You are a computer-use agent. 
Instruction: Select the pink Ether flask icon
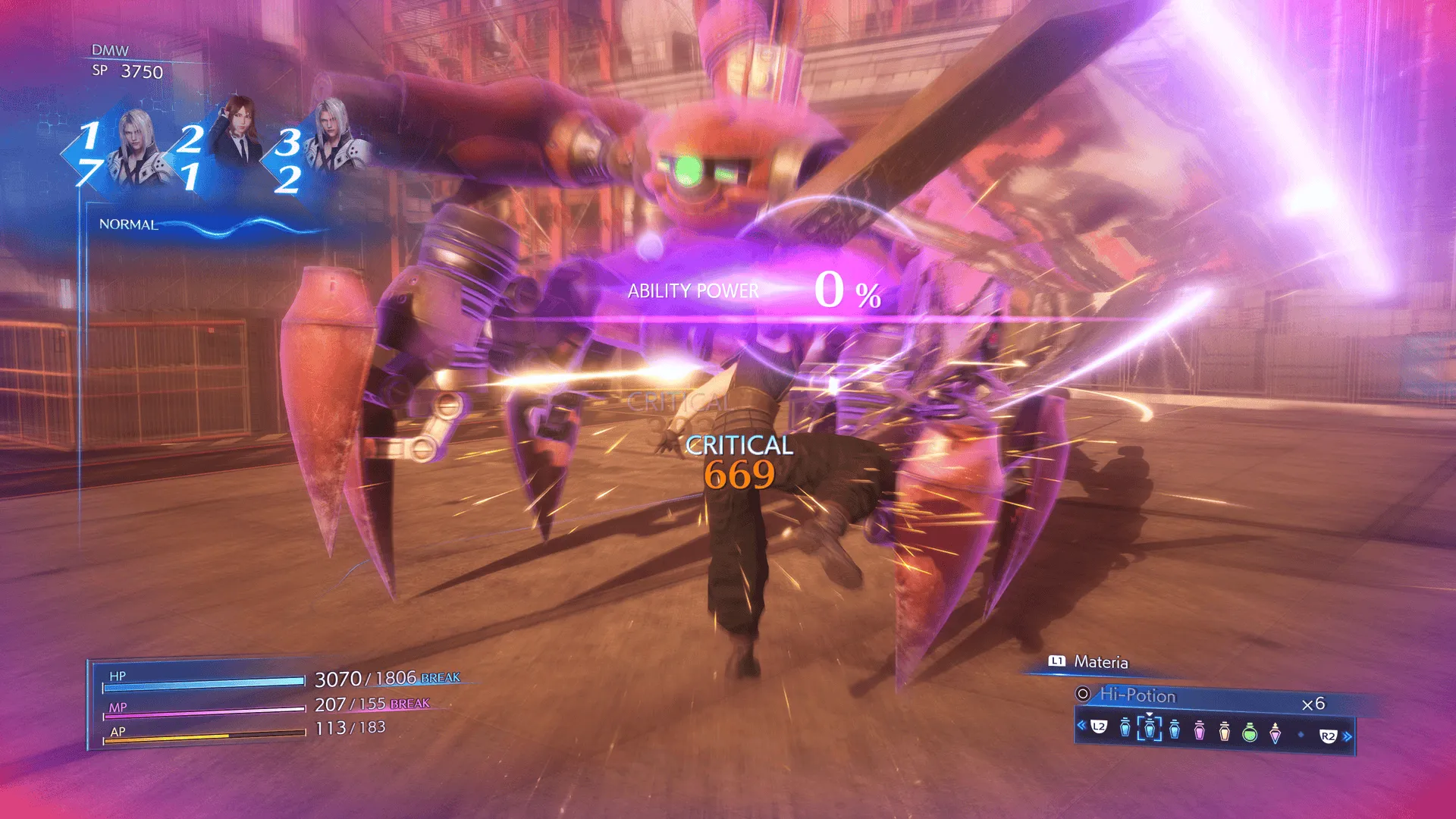point(1201,730)
